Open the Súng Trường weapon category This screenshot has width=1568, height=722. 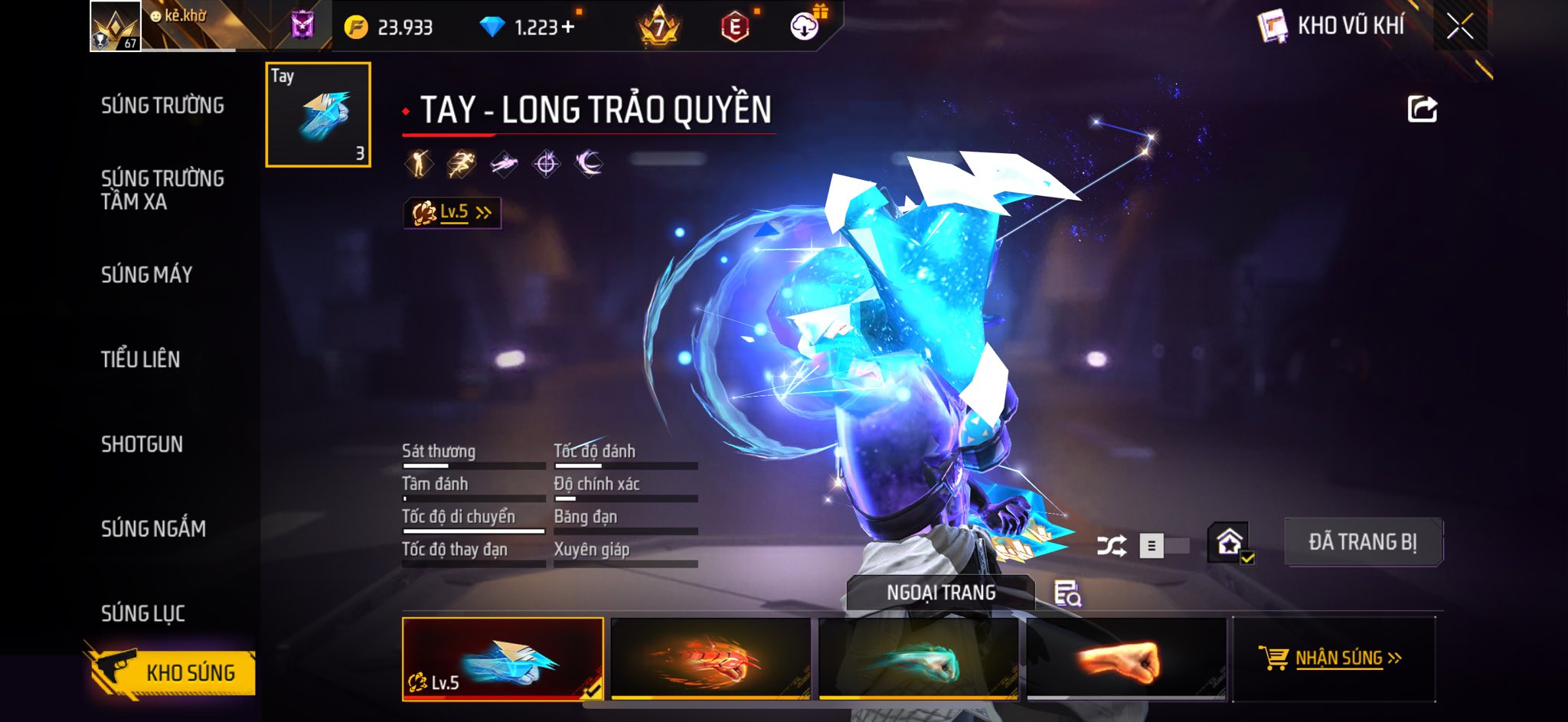tap(162, 106)
